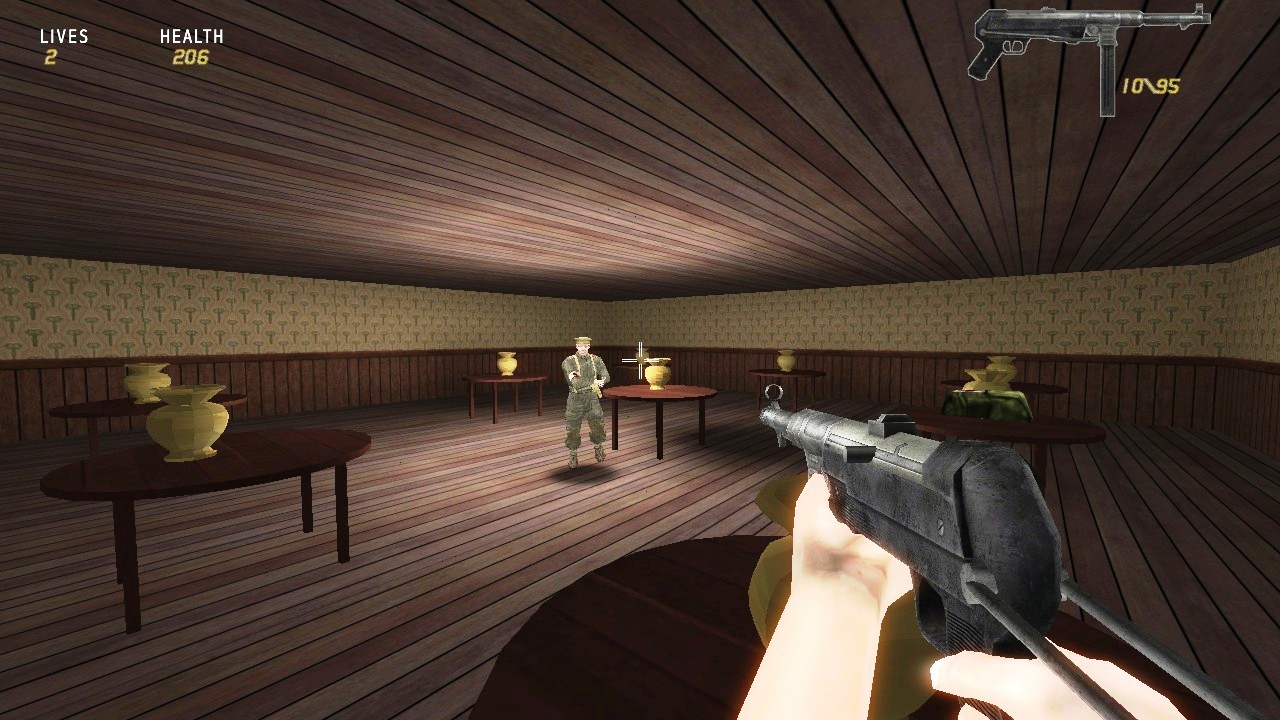Click the ammo counter reading 10\95
The width and height of the screenshot is (1280, 720).
pos(1150,85)
